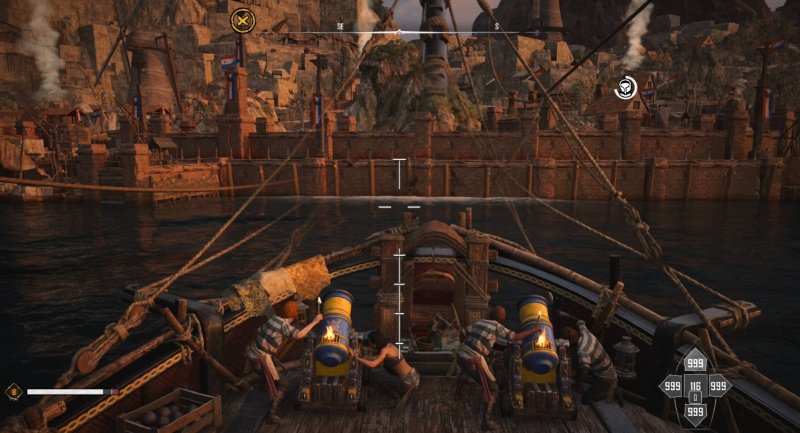Choose the left slot of the ammo wheel
The image size is (800, 433).
click(x=671, y=386)
